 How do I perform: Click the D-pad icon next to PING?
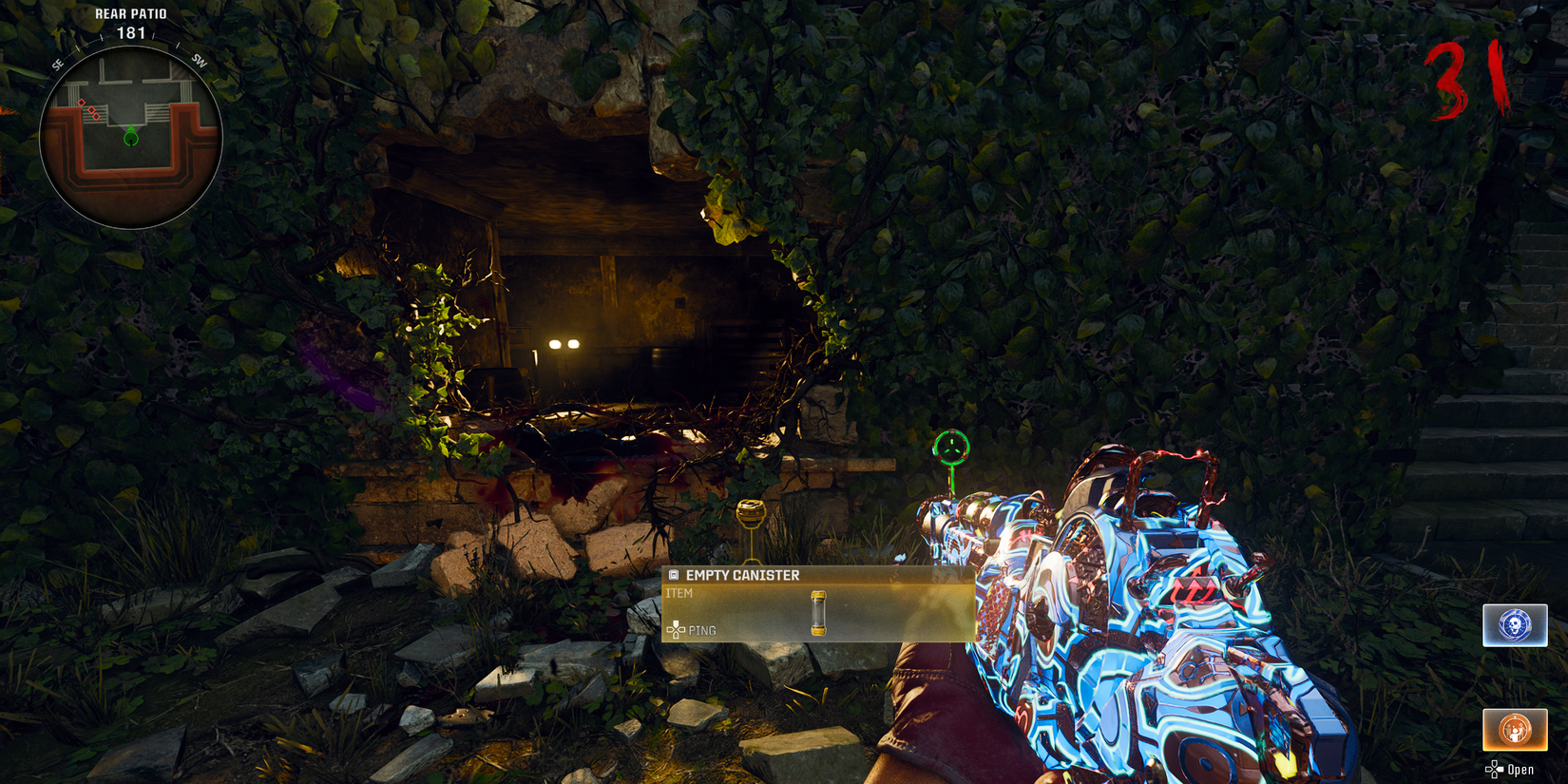pos(676,630)
